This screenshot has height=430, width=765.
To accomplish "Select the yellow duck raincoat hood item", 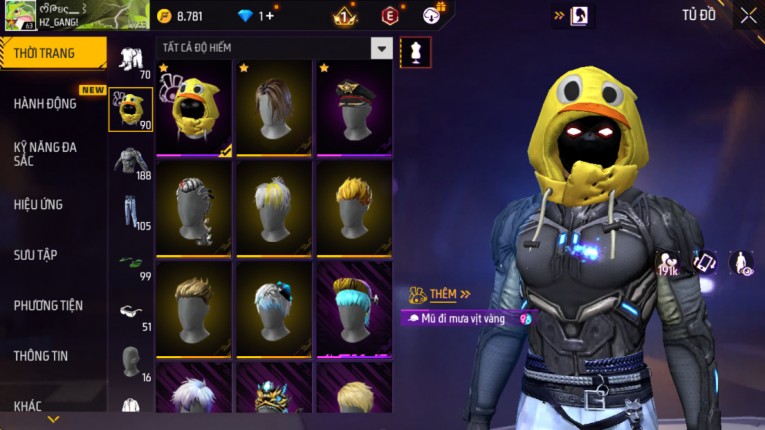I will click(x=195, y=108).
